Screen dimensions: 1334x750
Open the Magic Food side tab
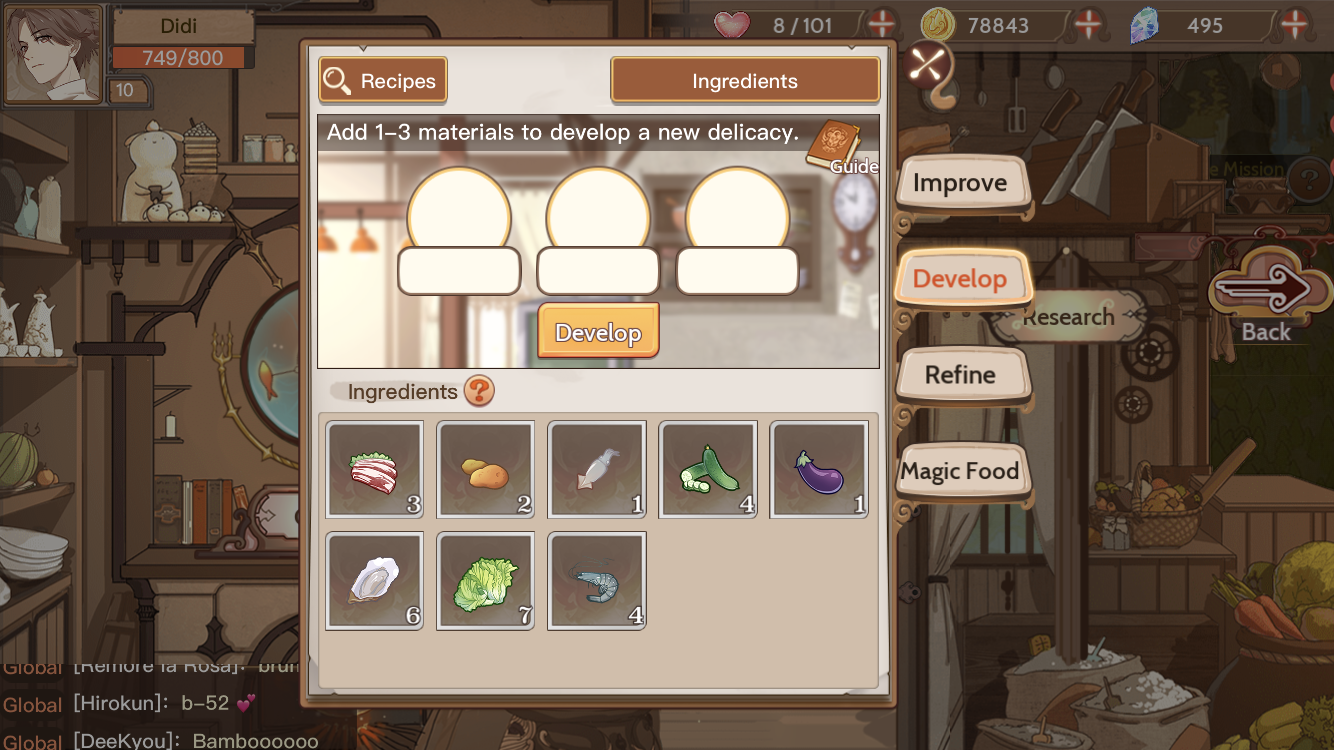click(x=960, y=471)
